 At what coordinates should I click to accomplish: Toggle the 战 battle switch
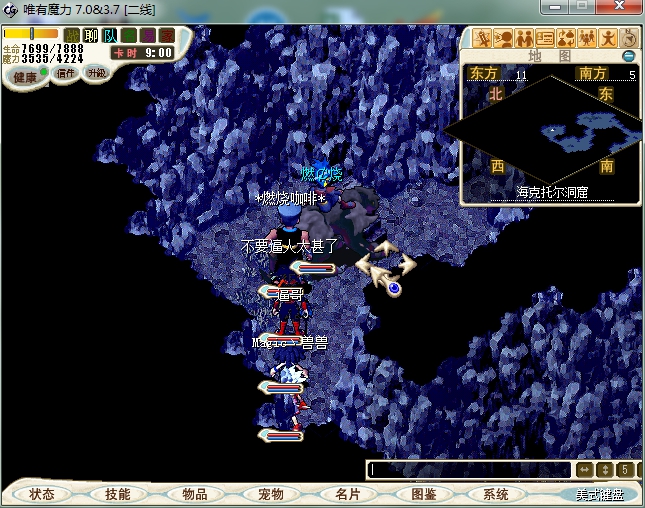pos(72,36)
